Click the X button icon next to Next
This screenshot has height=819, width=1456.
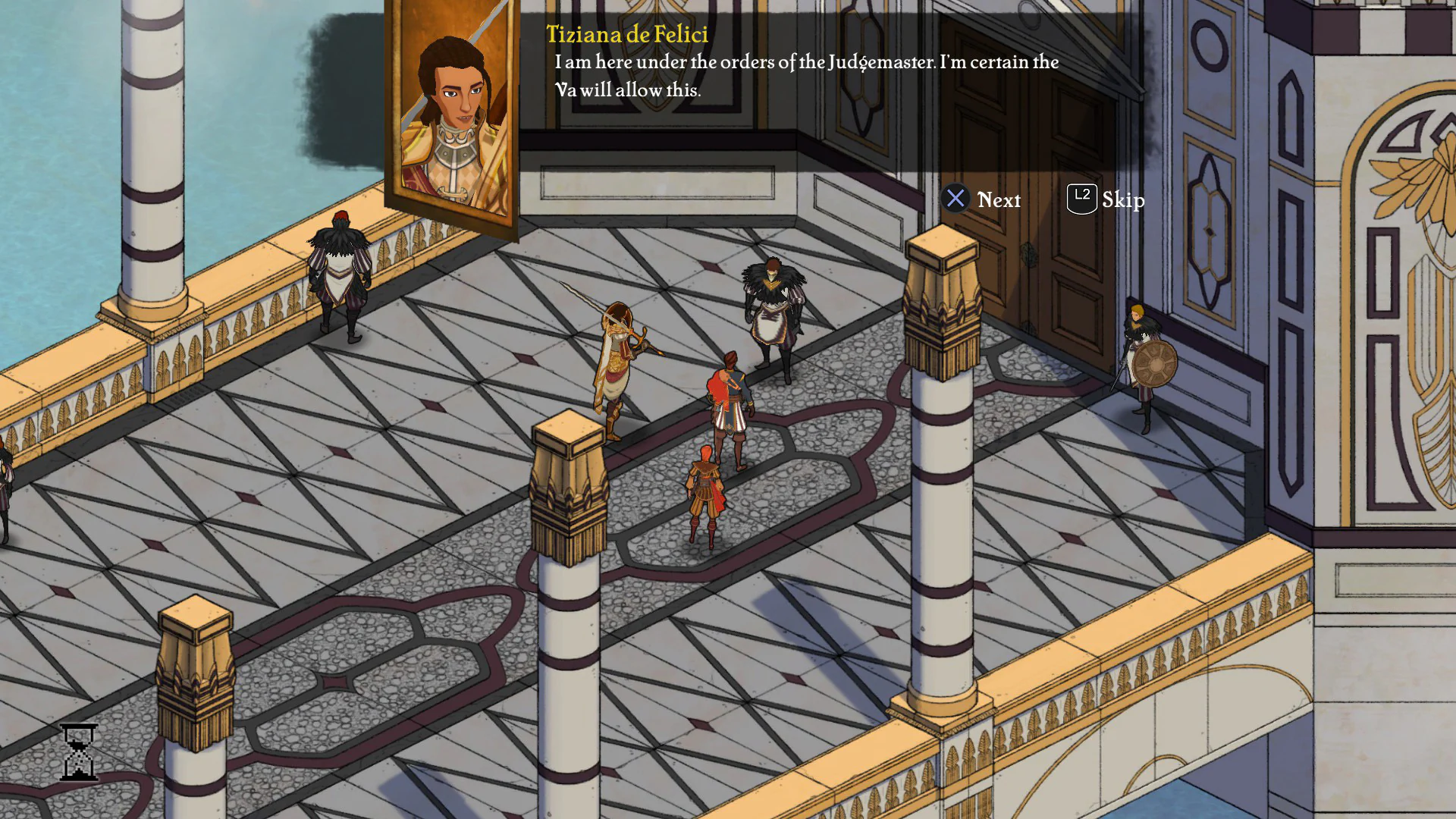click(956, 199)
